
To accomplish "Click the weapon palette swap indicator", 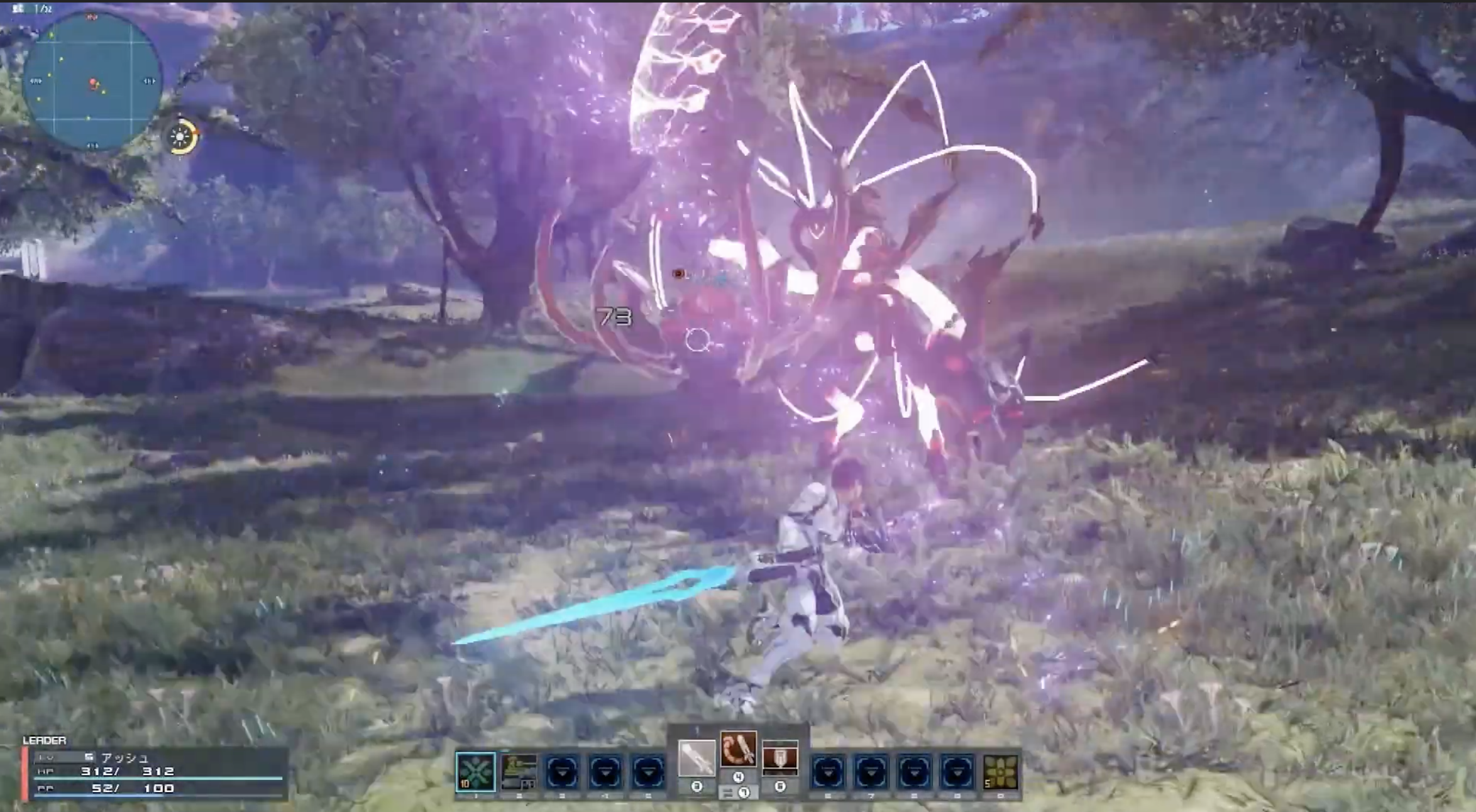I will (738, 793).
